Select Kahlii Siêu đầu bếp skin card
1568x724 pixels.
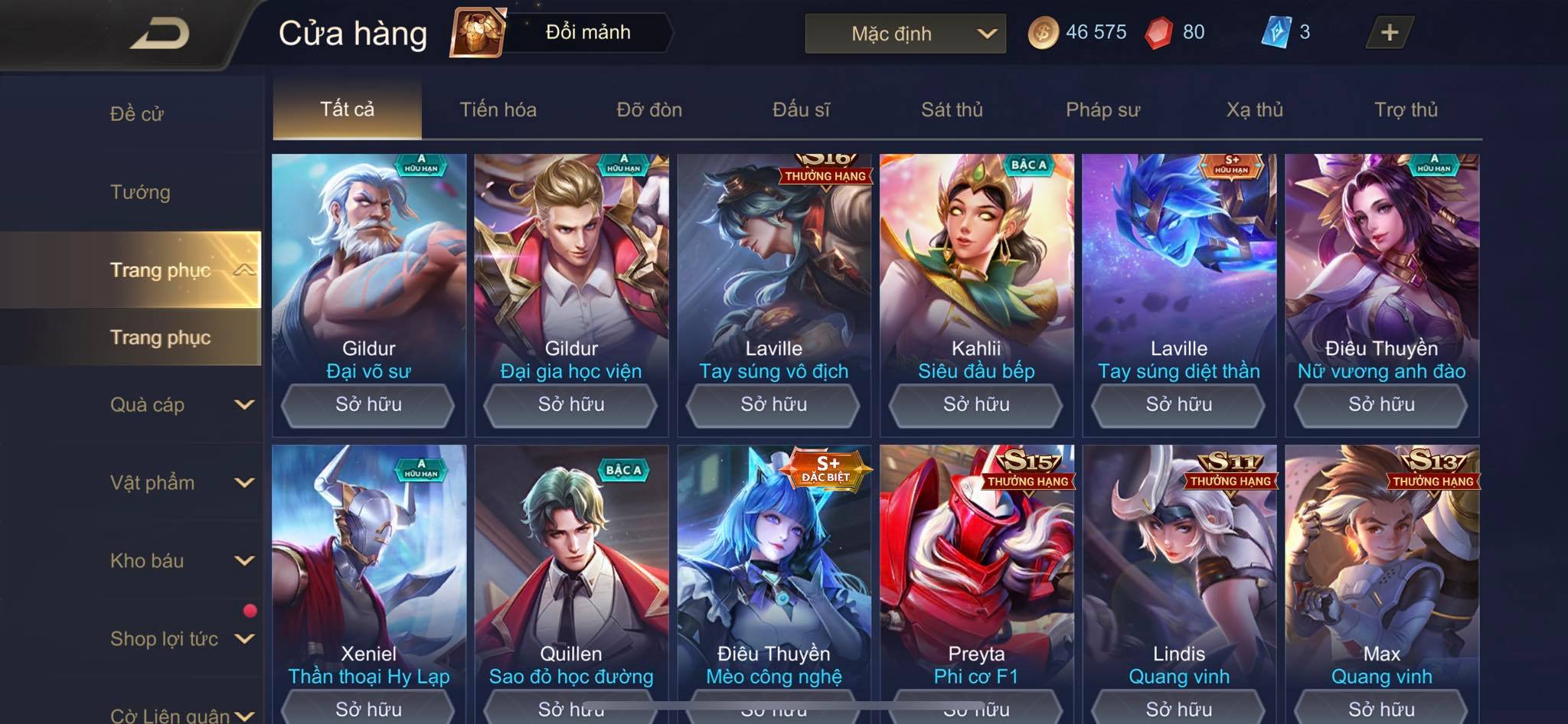[976, 268]
